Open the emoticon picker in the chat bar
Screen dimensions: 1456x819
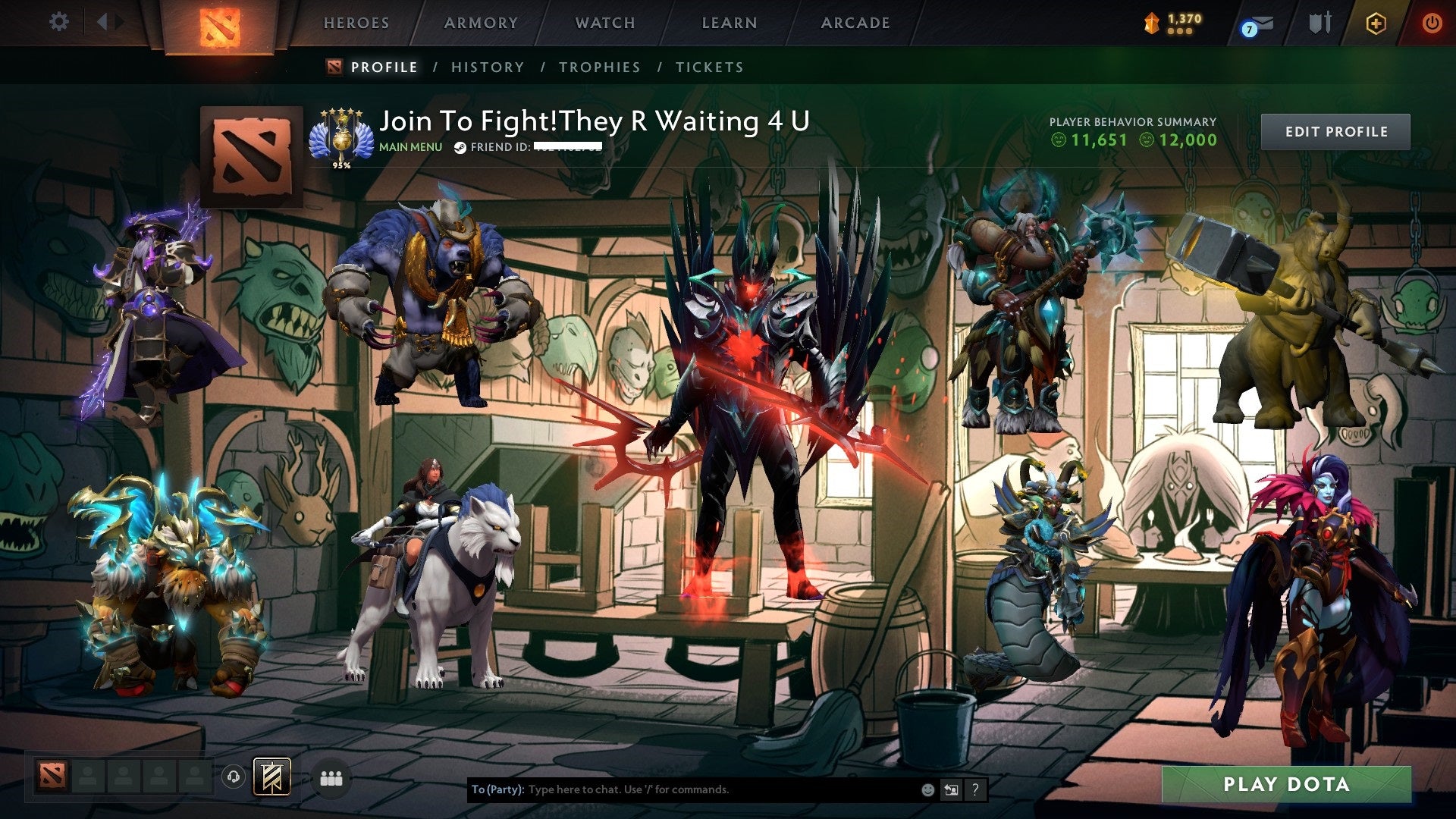pyautogui.click(x=927, y=789)
